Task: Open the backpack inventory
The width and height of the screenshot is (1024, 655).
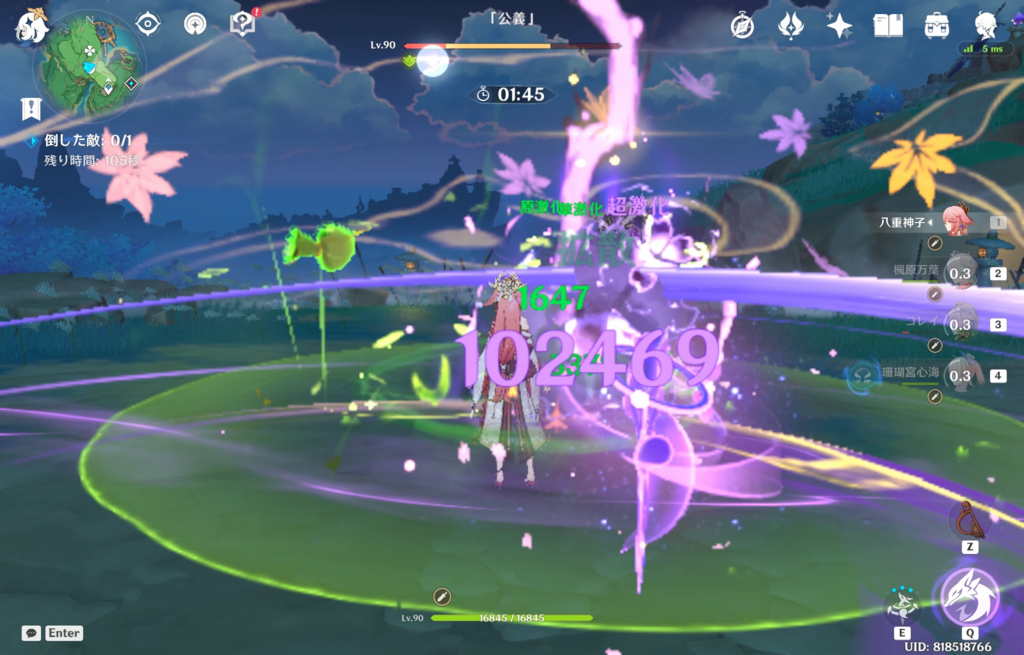Action: click(937, 25)
